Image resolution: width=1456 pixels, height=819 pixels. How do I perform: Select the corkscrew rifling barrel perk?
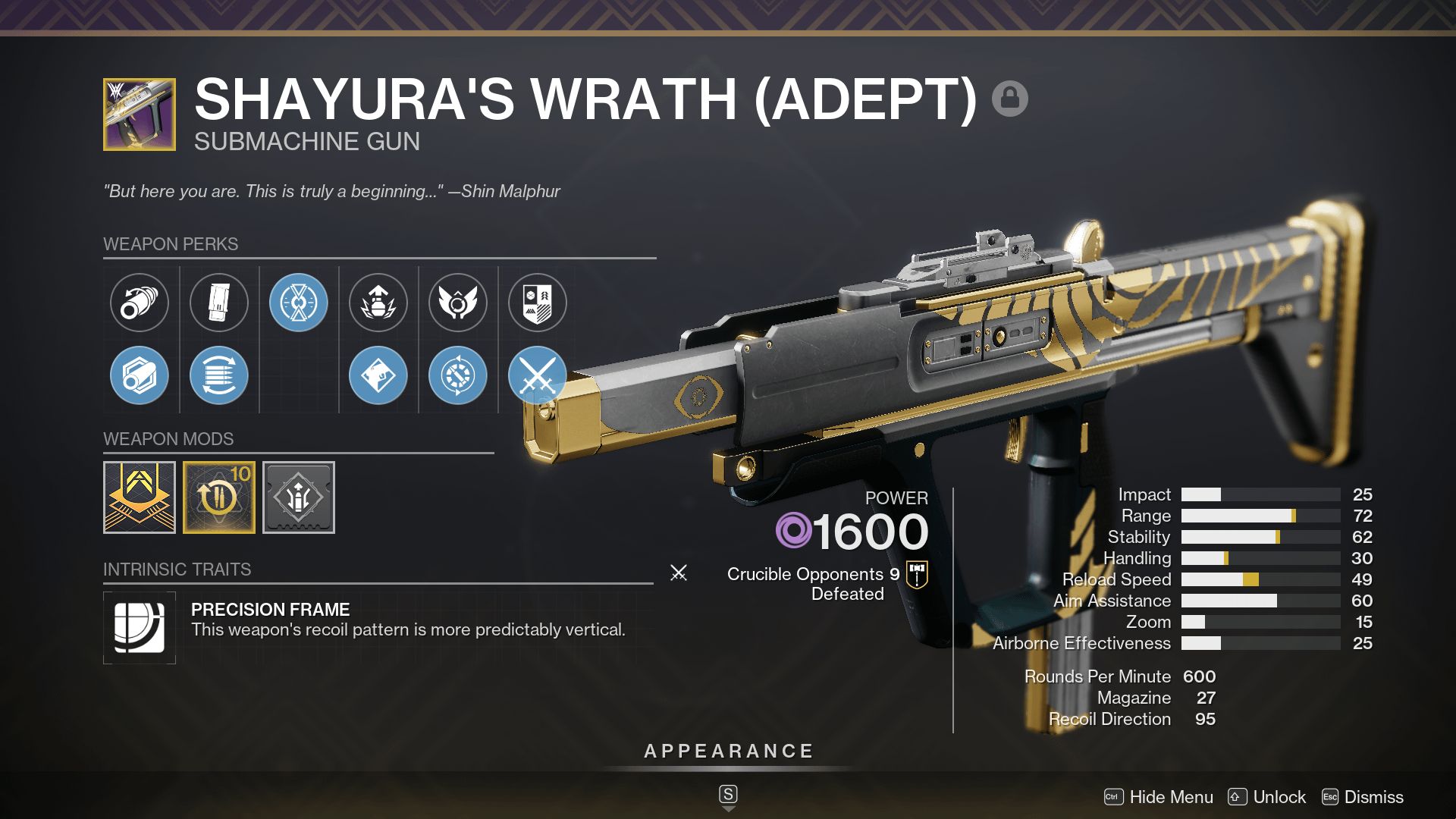coord(140,302)
